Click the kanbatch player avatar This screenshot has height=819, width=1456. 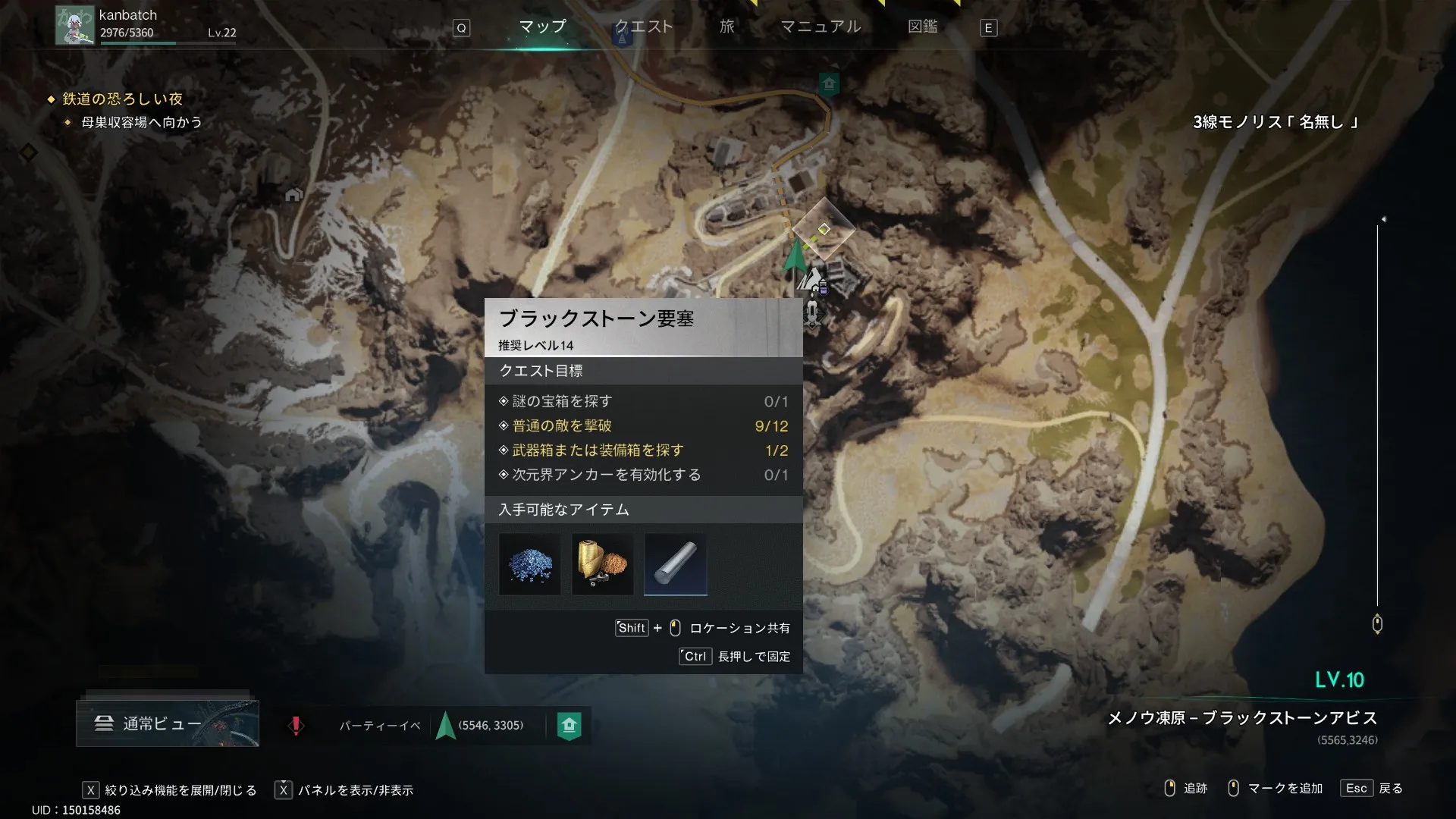point(74,25)
